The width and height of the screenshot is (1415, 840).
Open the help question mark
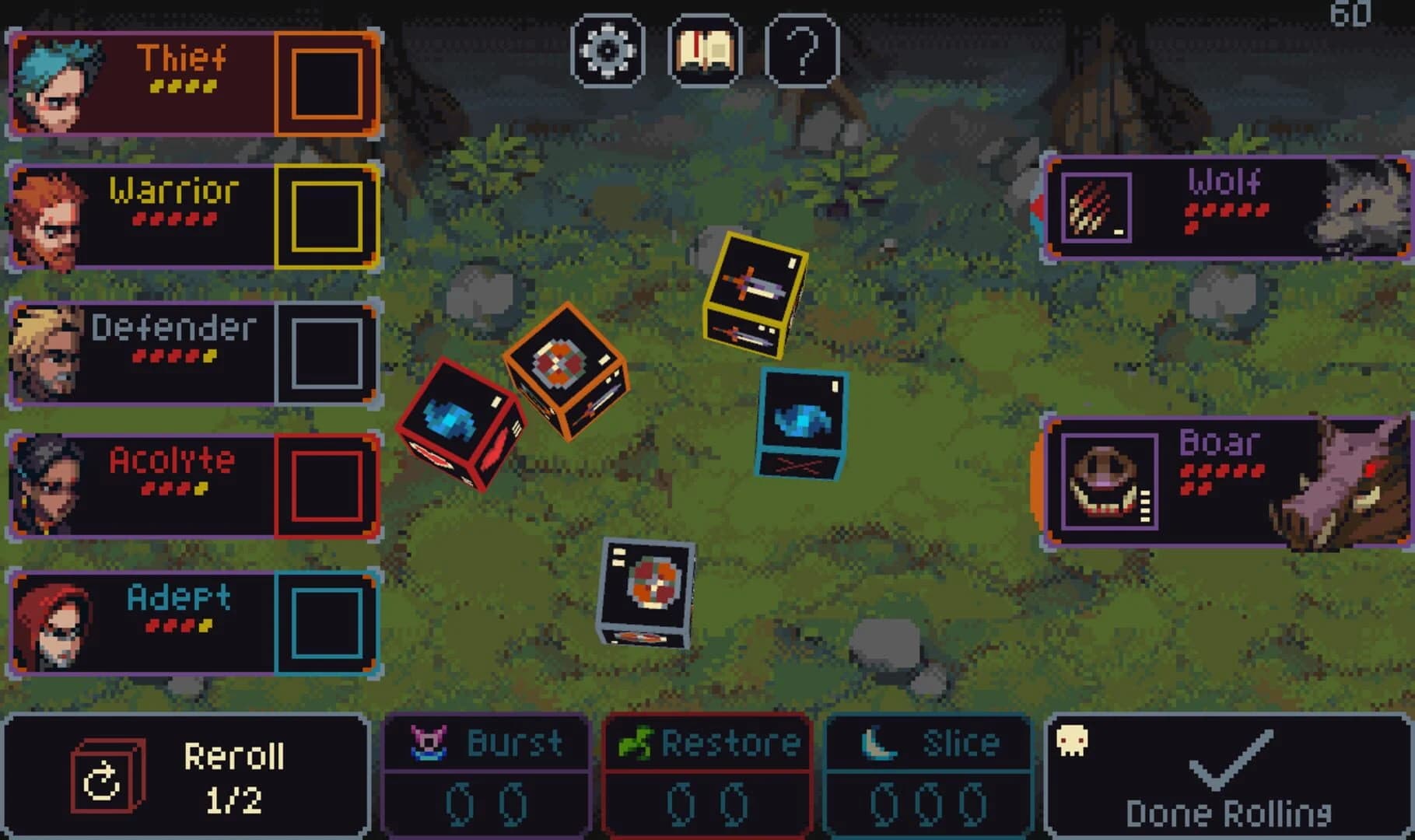tap(801, 51)
